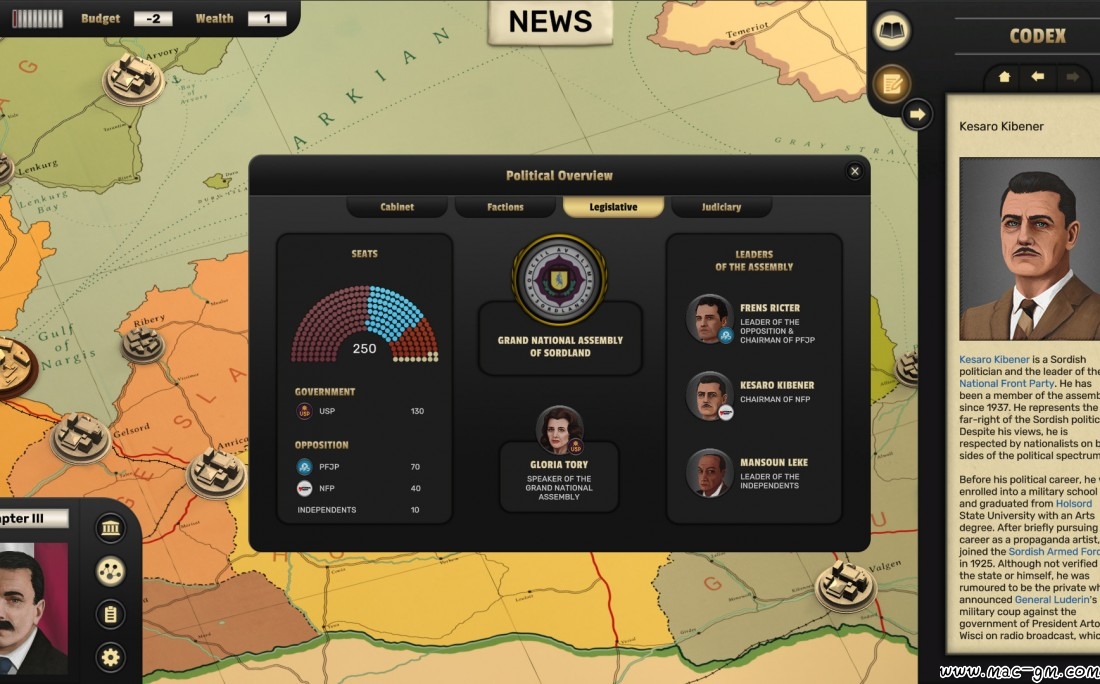Open the codex book icon
The width and height of the screenshot is (1100, 684).
(x=891, y=31)
